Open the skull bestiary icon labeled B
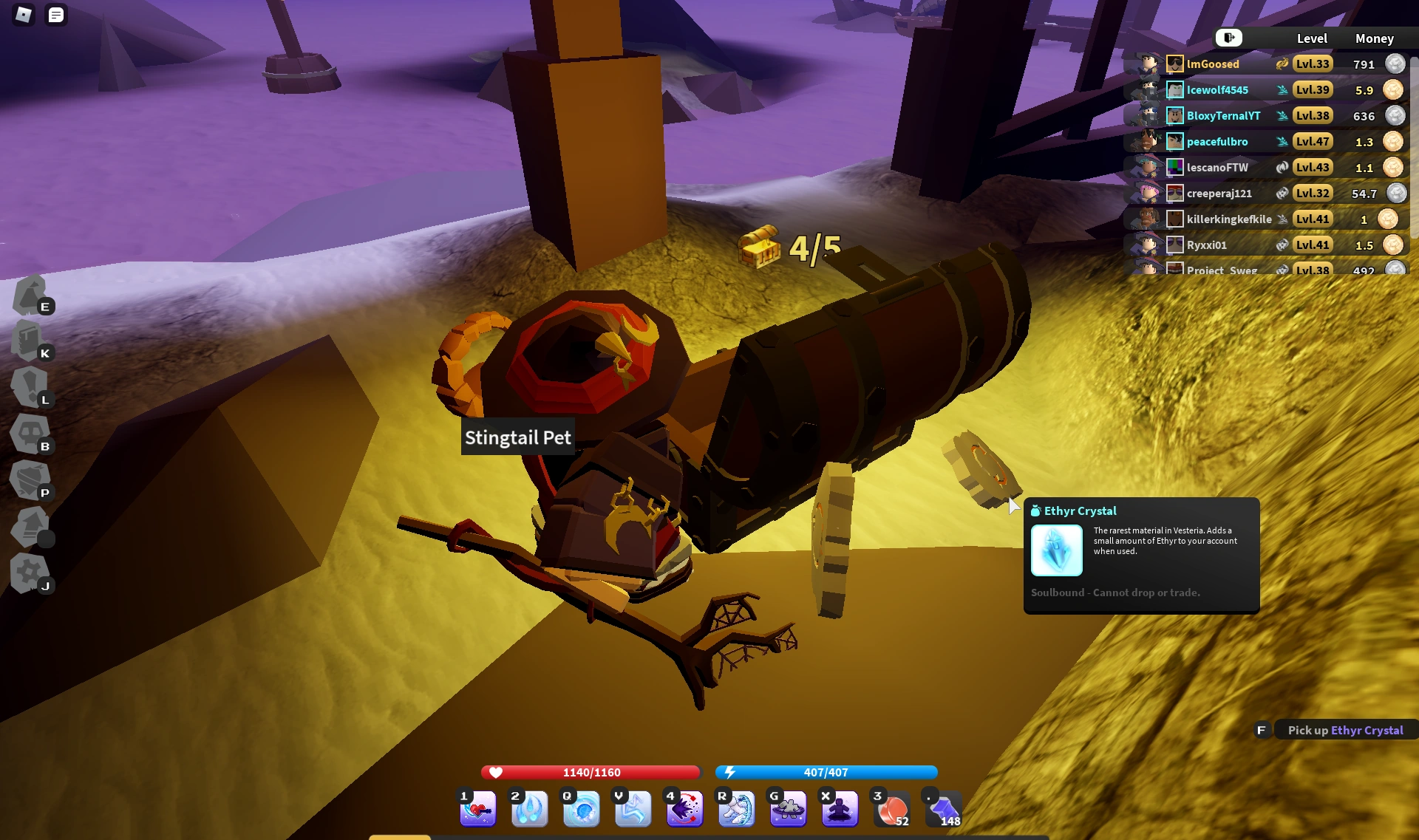Screen dimensions: 1419x840 28,434
